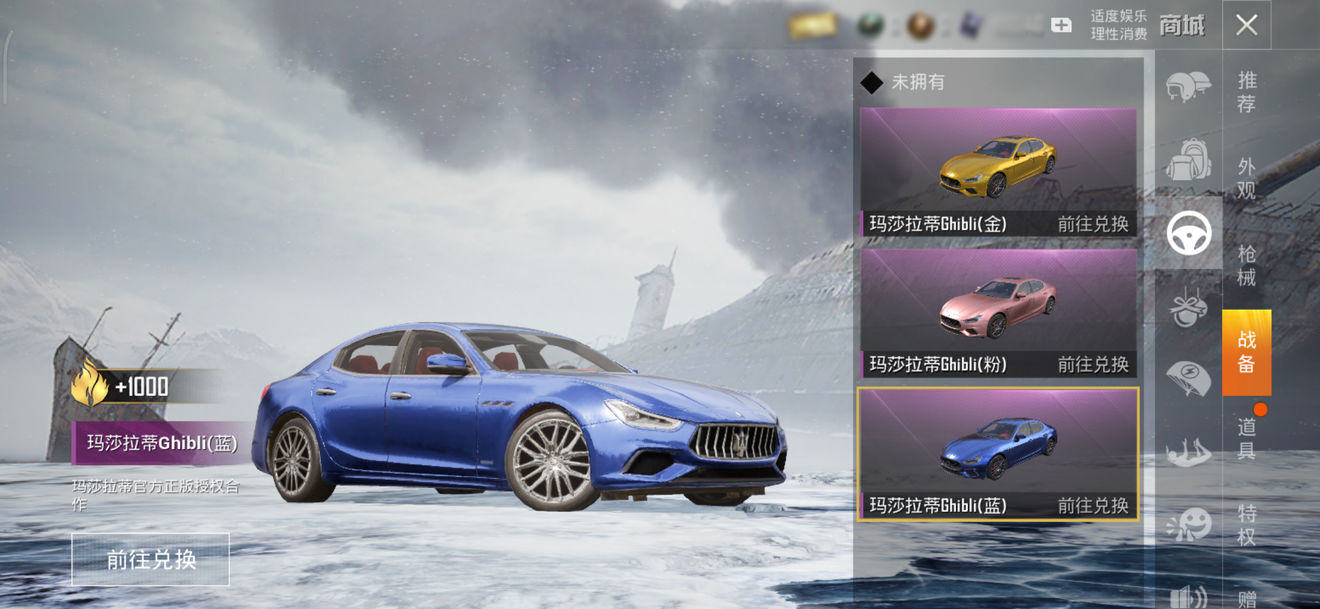This screenshot has width=1320, height=609.
Task: Switch to the 特权 tab
Action: (1247, 525)
